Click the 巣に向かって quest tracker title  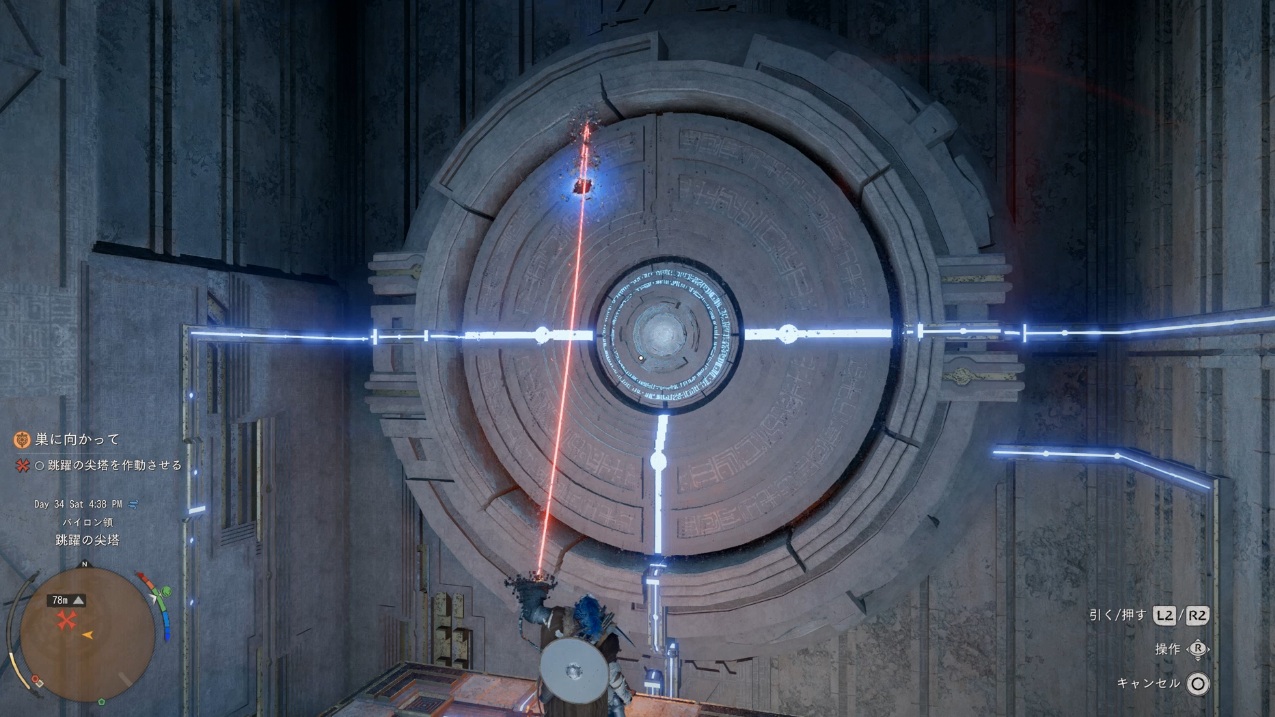(x=77, y=439)
